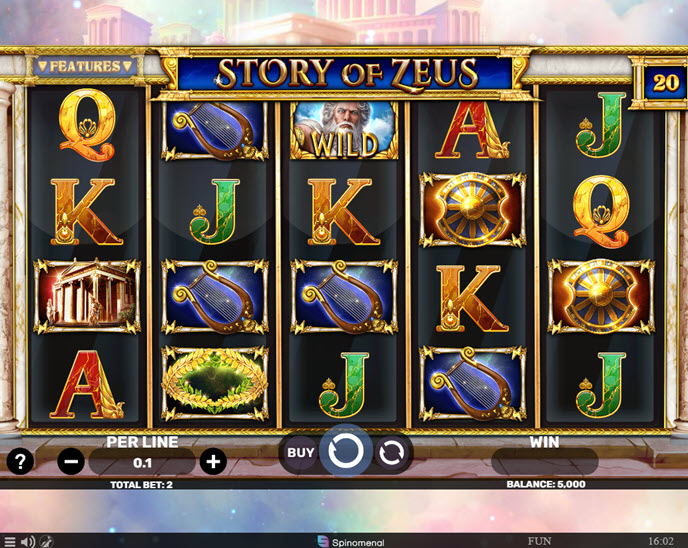The height and width of the screenshot is (548, 688).
Task: Open the hamburger menu in bottom bar
Action: [8, 541]
